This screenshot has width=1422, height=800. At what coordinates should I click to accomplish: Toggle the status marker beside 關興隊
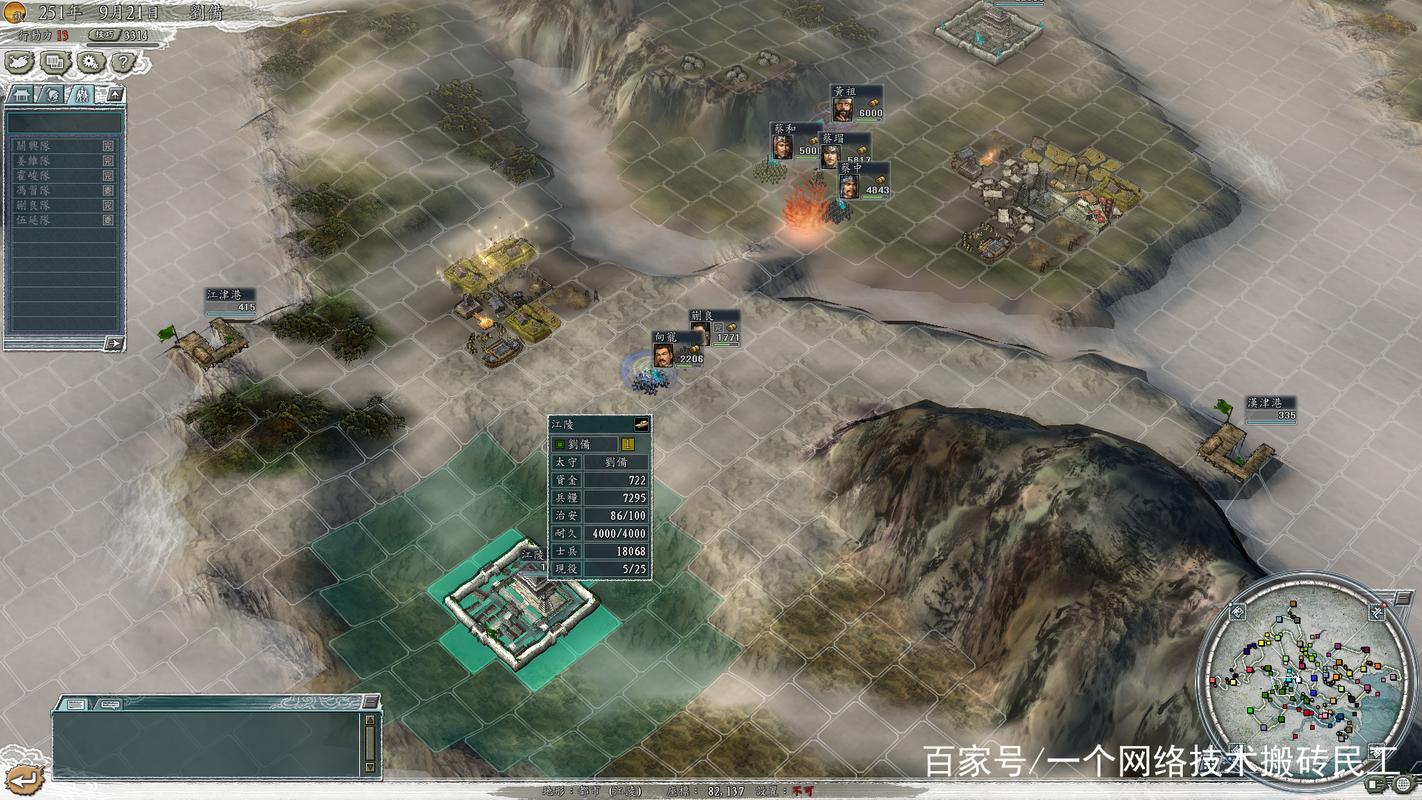[108, 146]
